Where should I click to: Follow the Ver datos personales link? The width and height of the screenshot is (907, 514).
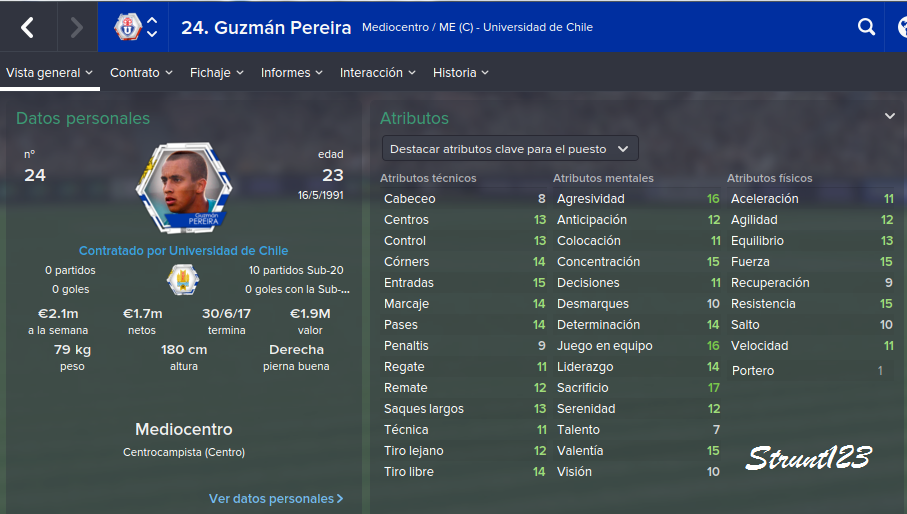point(276,498)
